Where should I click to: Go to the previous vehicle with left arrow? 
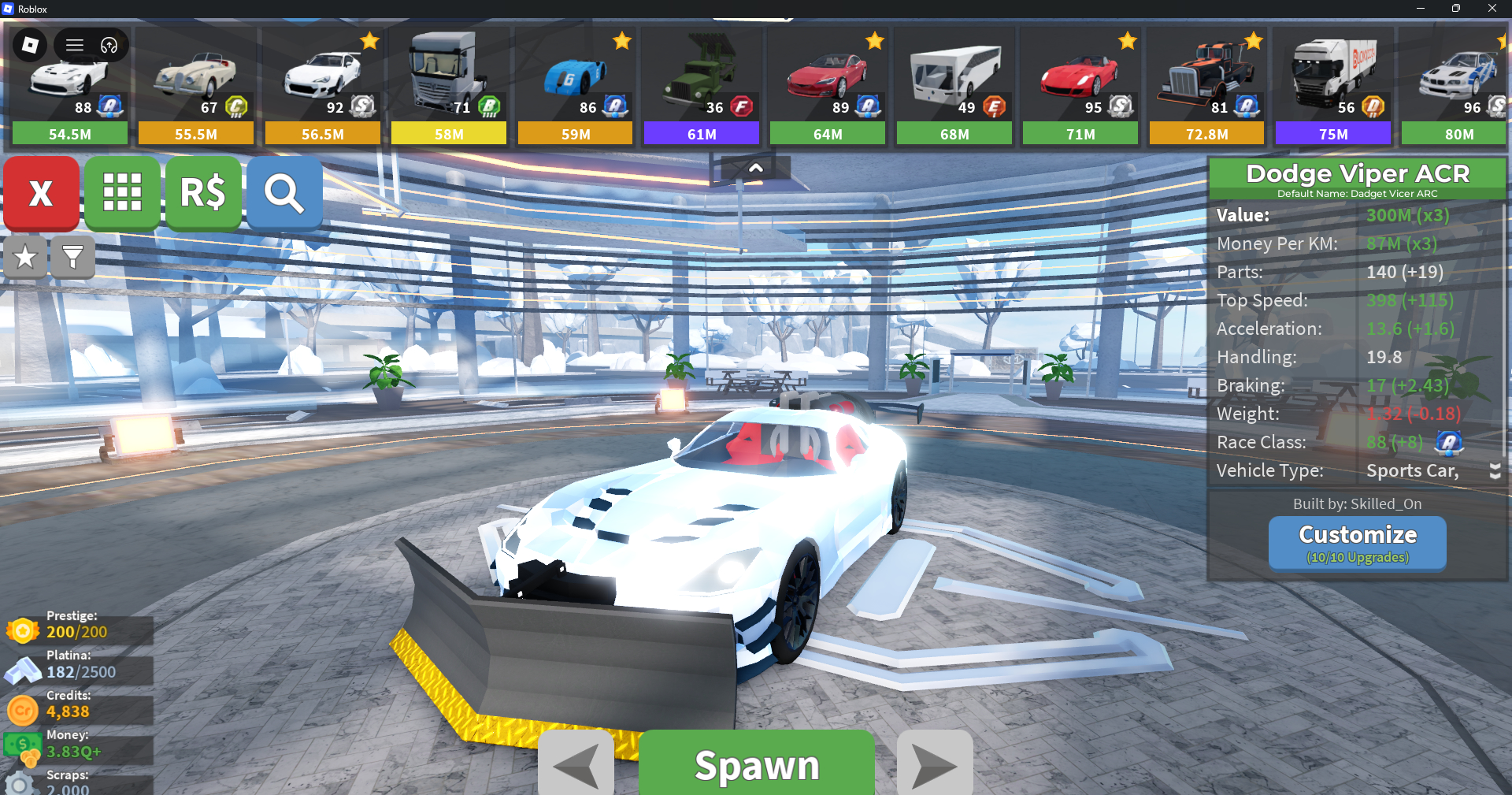tap(576, 764)
